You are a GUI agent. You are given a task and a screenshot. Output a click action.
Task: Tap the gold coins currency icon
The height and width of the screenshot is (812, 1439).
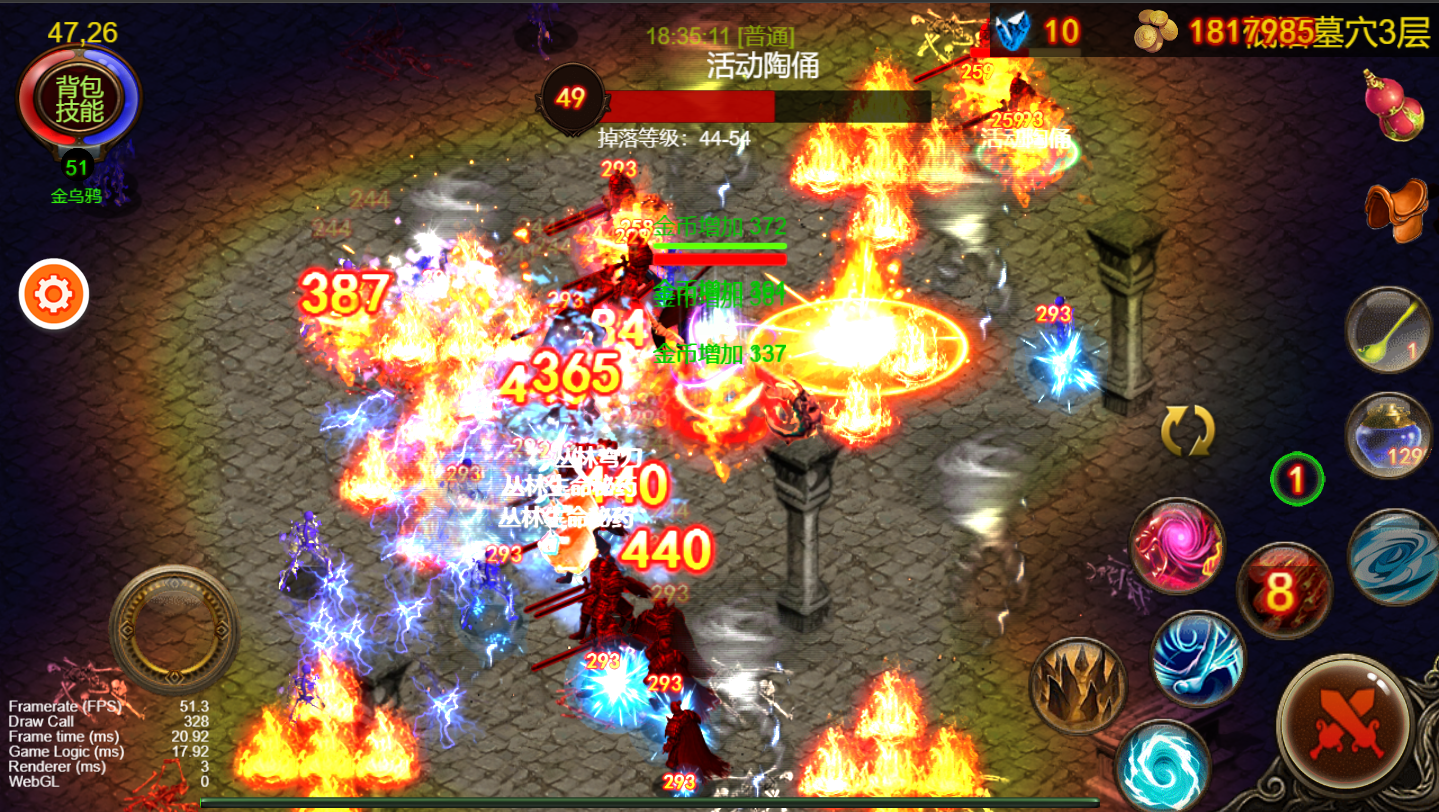pyautogui.click(x=1157, y=33)
